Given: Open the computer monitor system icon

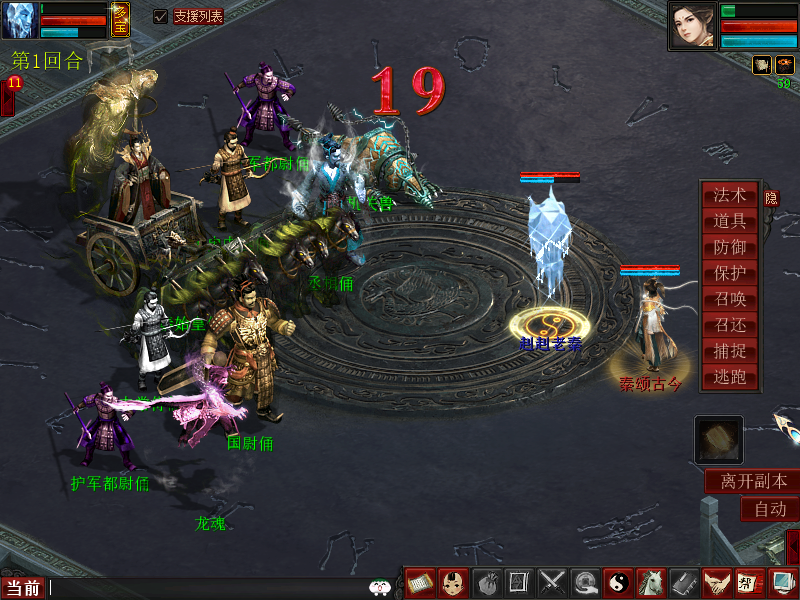Looking at the screenshot, I should tap(781, 582).
